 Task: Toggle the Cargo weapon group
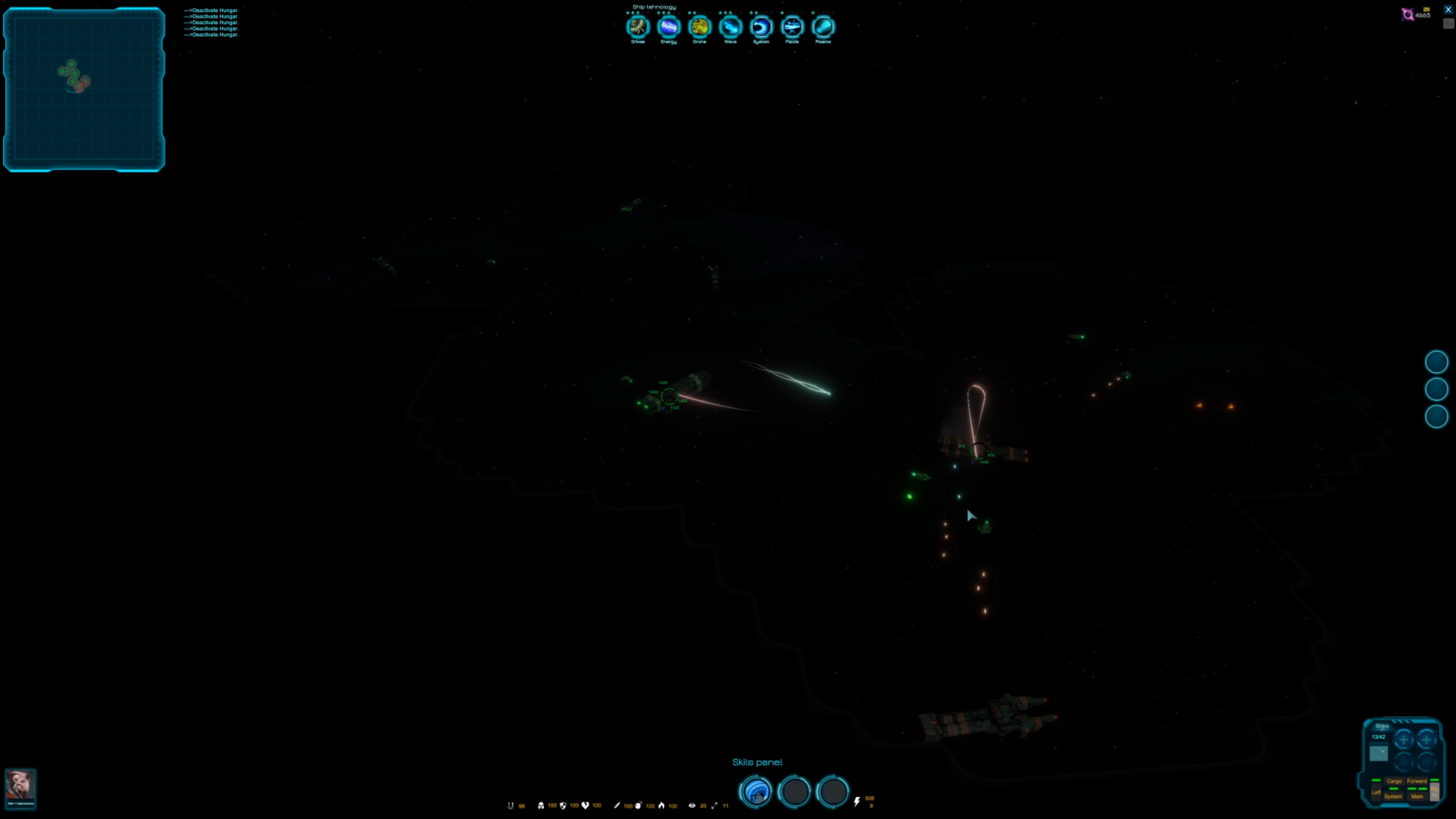(1395, 781)
